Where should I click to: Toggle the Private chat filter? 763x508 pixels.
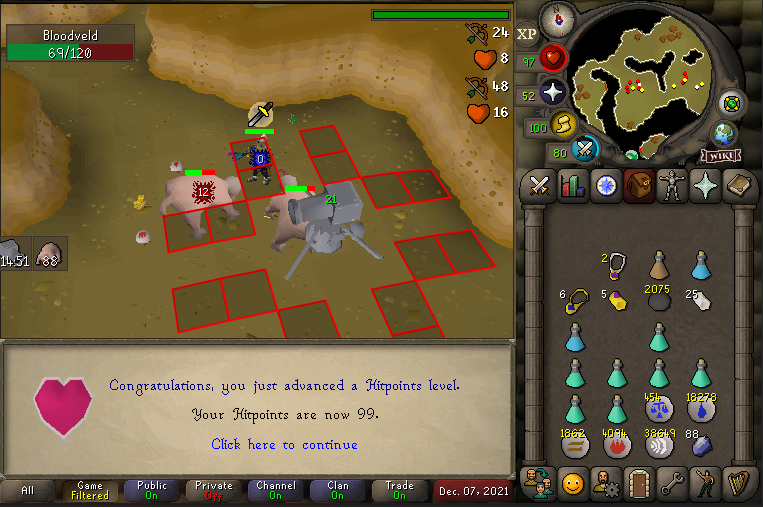point(214,491)
